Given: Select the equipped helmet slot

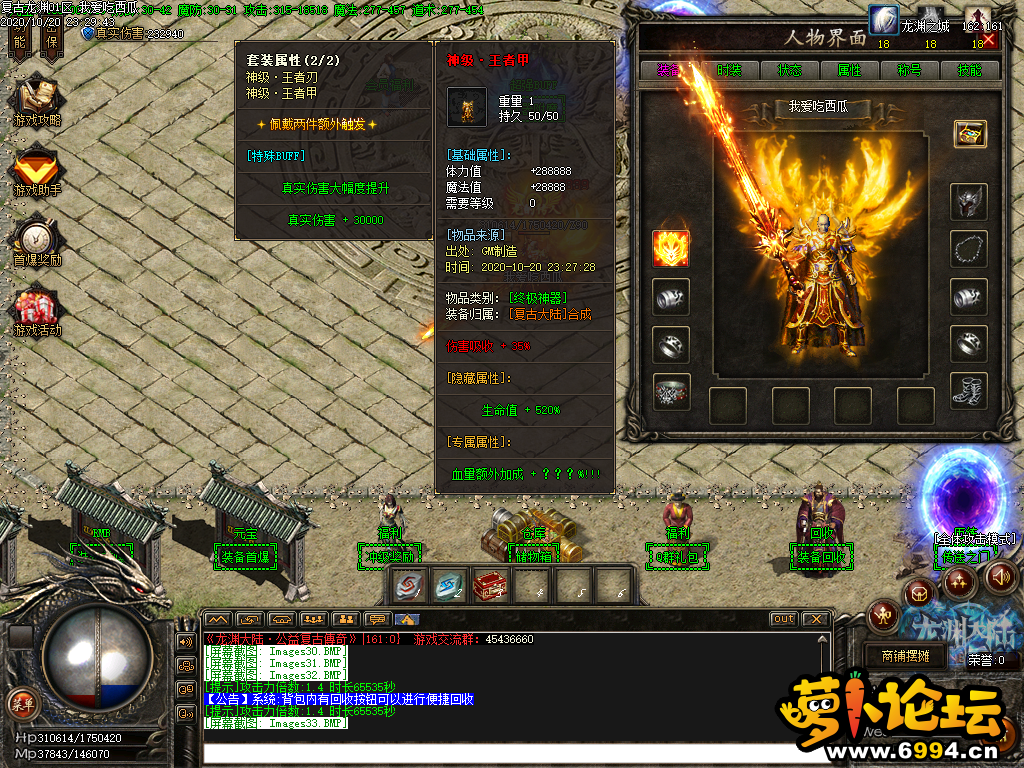Looking at the screenshot, I should (x=969, y=202).
